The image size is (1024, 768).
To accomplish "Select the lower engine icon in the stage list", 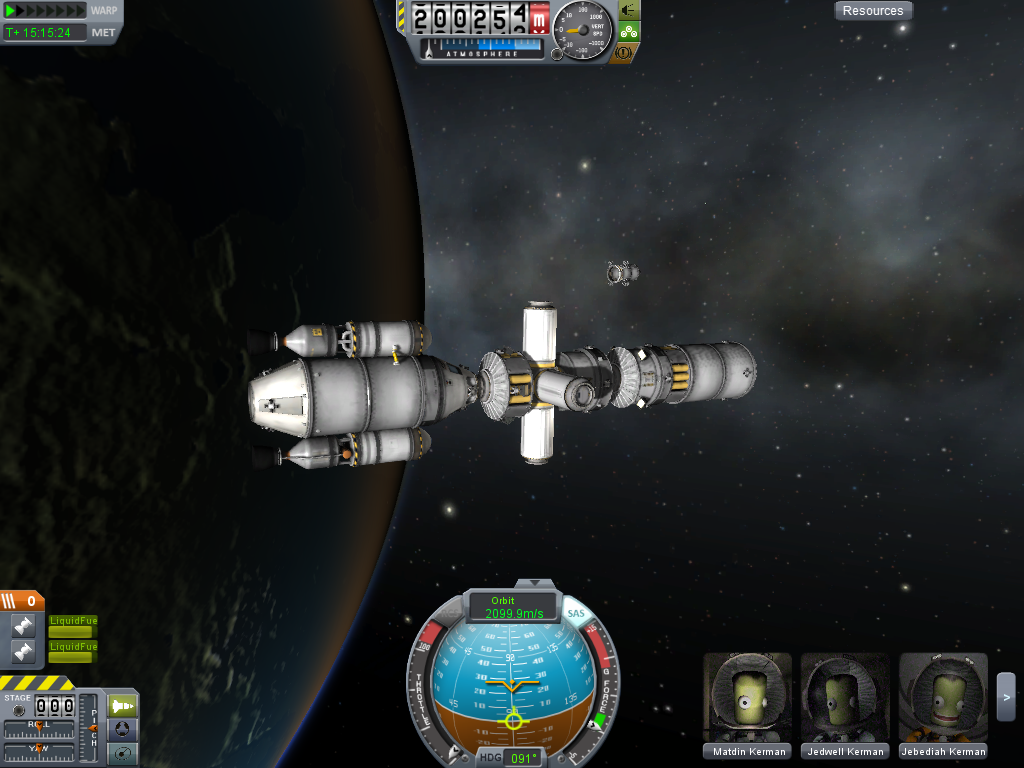I will point(23,652).
